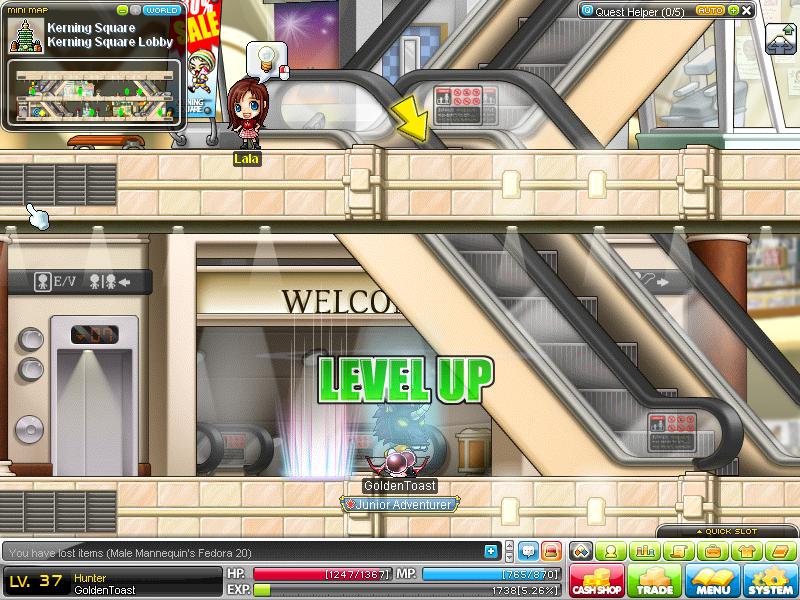Image resolution: width=800 pixels, height=600 pixels.
Task: Open the inventory briefcase shortcut icon
Action: pyautogui.click(x=712, y=551)
